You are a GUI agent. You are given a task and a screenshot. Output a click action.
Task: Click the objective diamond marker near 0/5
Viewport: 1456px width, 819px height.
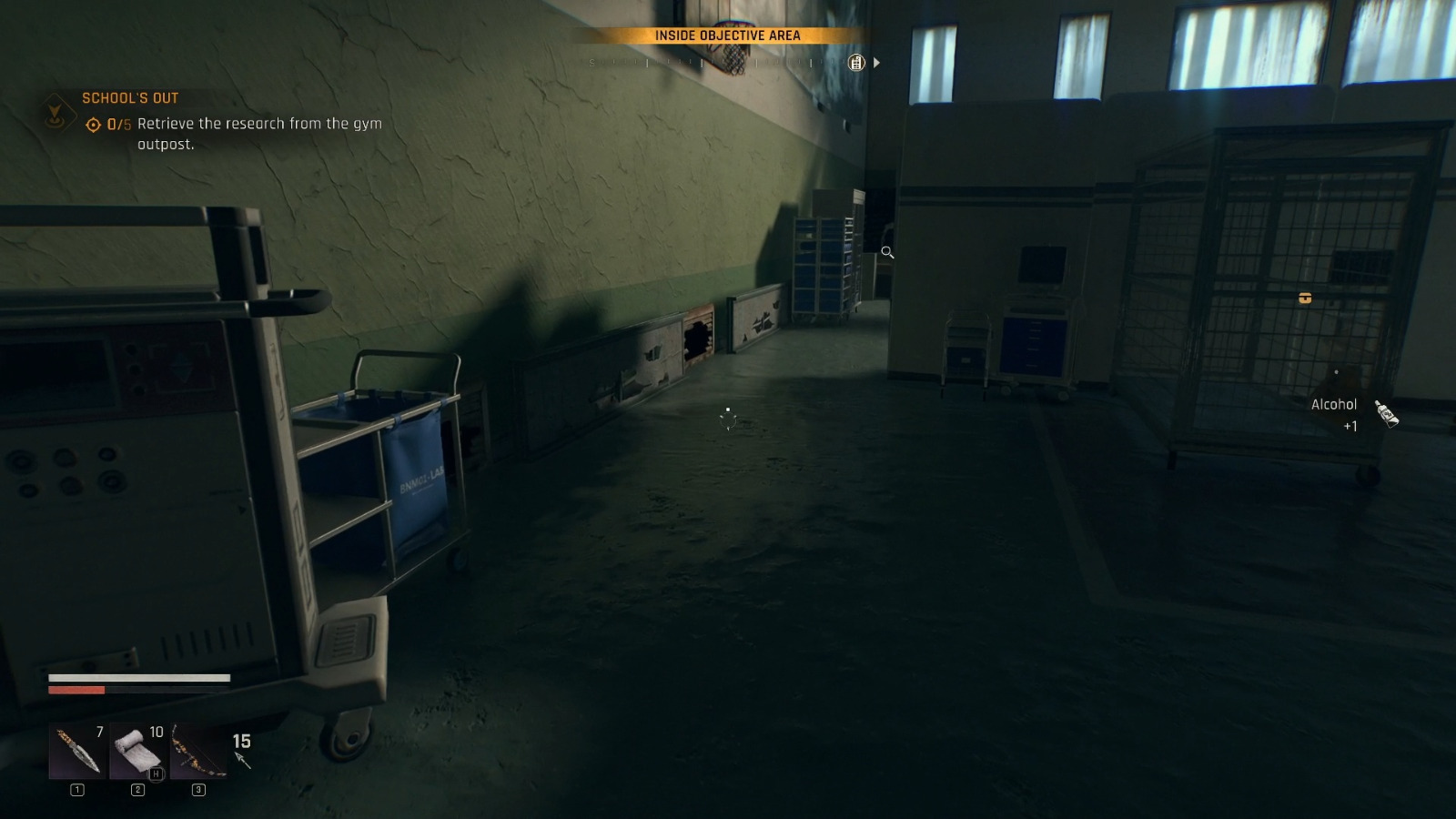[92, 124]
